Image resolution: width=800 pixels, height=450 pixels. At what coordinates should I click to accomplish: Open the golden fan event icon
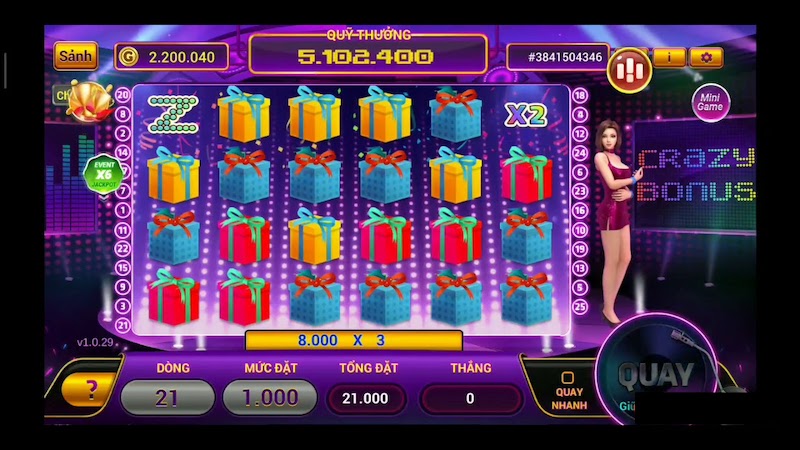tap(85, 98)
